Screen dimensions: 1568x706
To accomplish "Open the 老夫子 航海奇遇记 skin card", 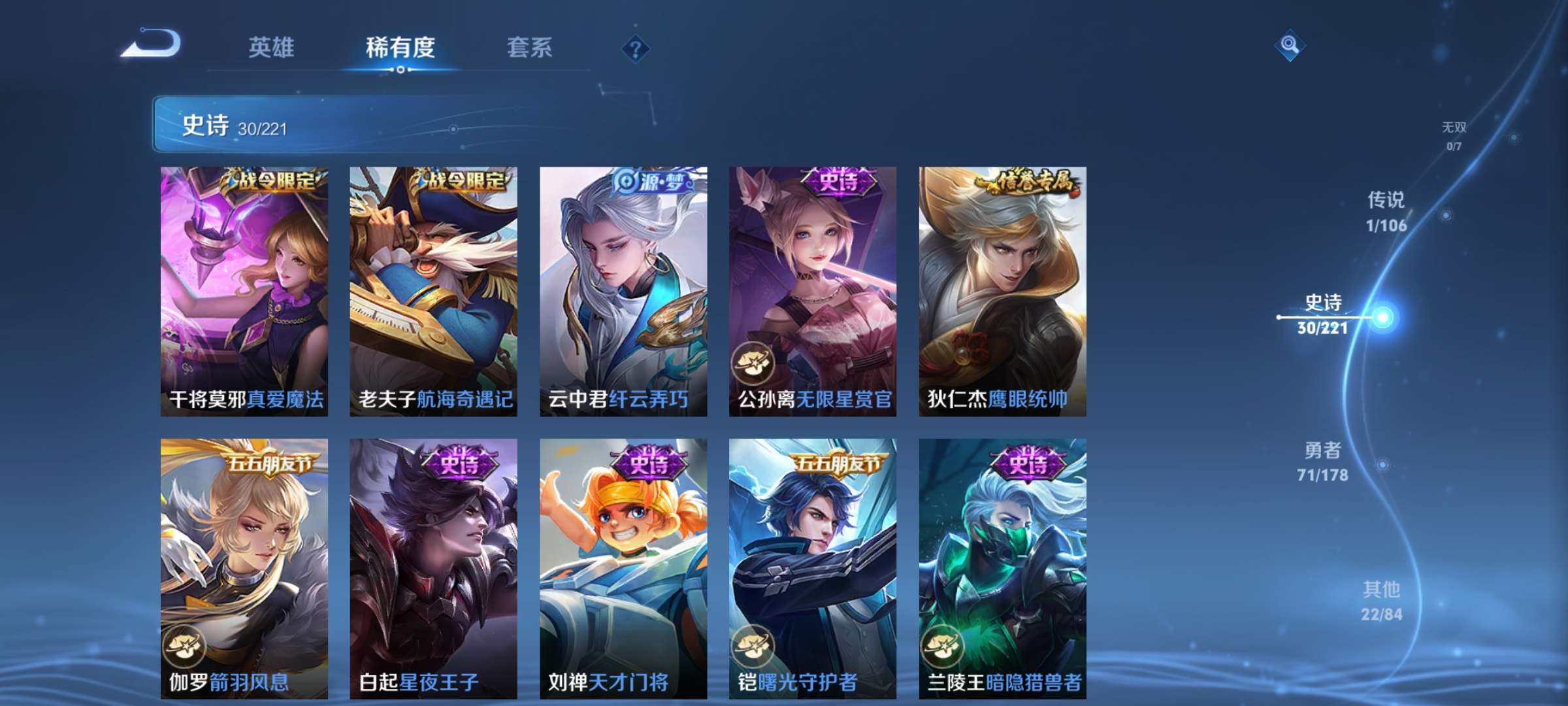I will click(433, 291).
